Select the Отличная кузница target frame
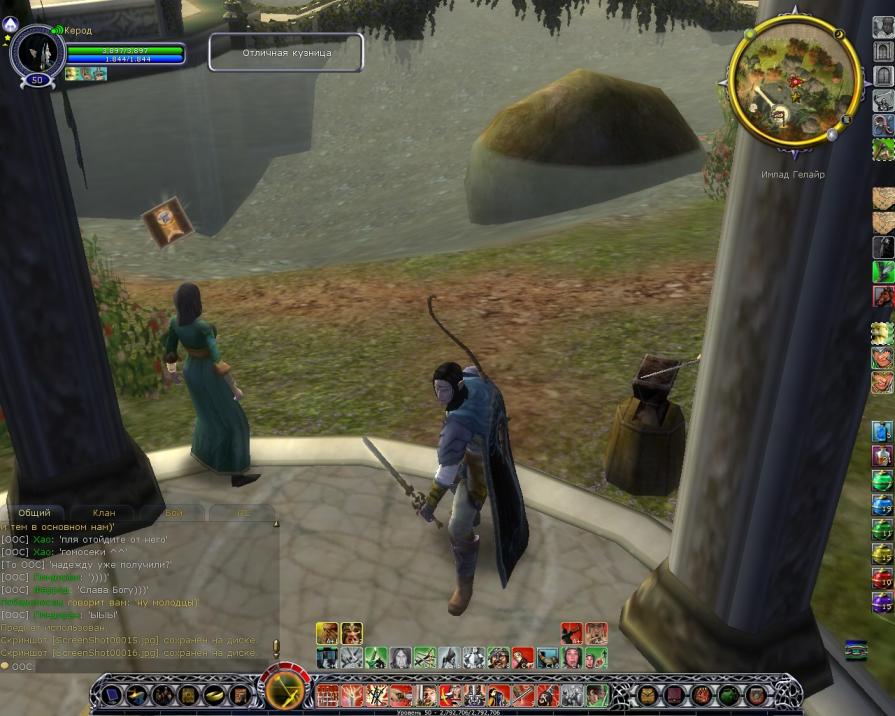 [x=286, y=52]
